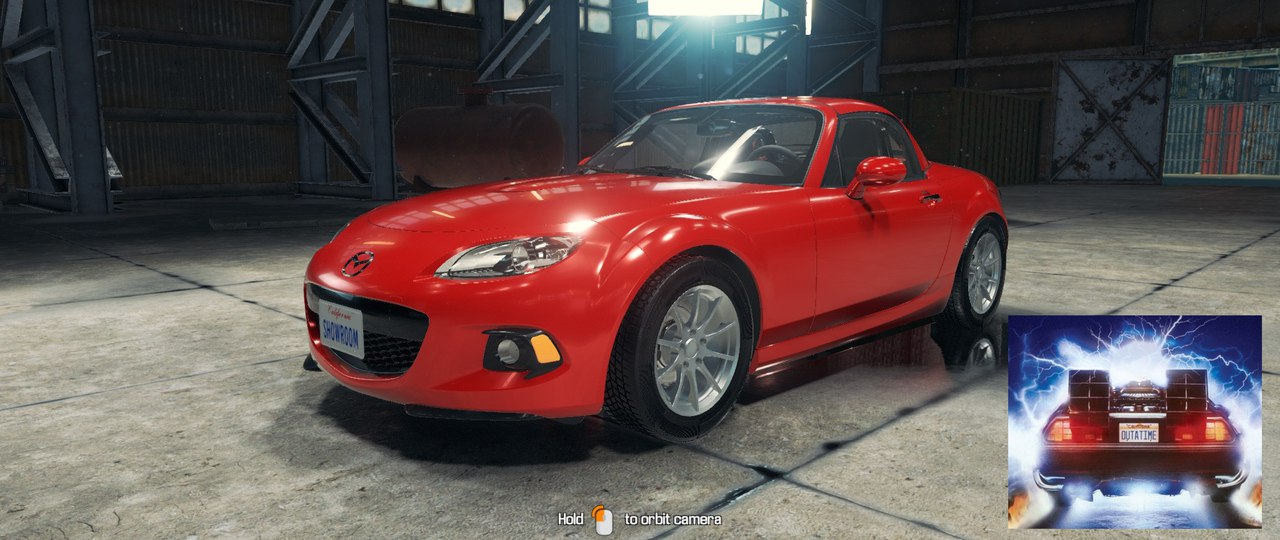Image resolution: width=1280 pixels, height=540 pixels.
Task: Open the DeLorean OUTATIME thumbnail image
Action: (1134, 421)
